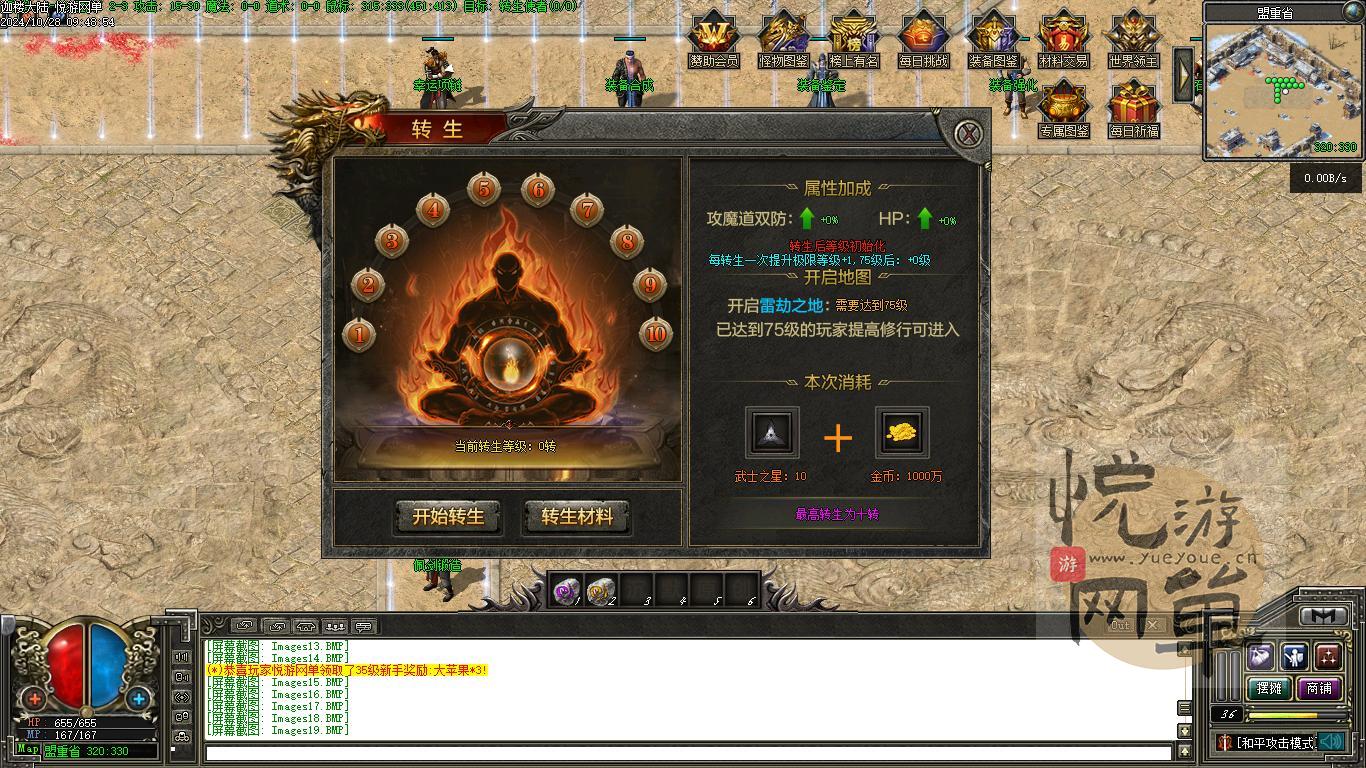This screenshot has height=768, width=1366.
Task: Toggle the teal speaker sound button
Action: click(1331, 742)
